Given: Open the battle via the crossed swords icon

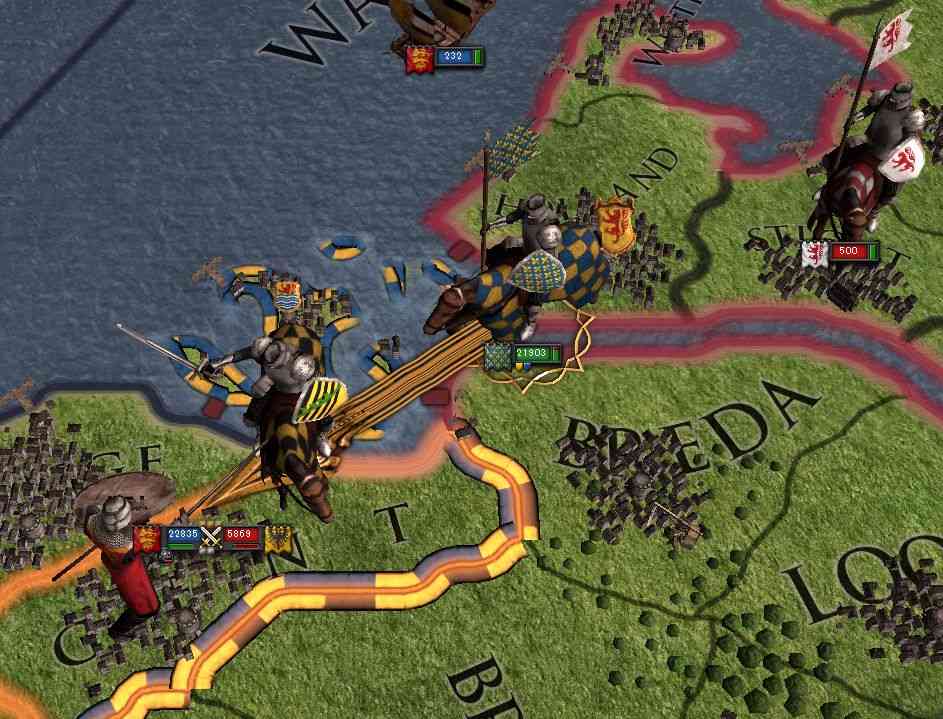Looking at the screenshot, I should 210,537.
